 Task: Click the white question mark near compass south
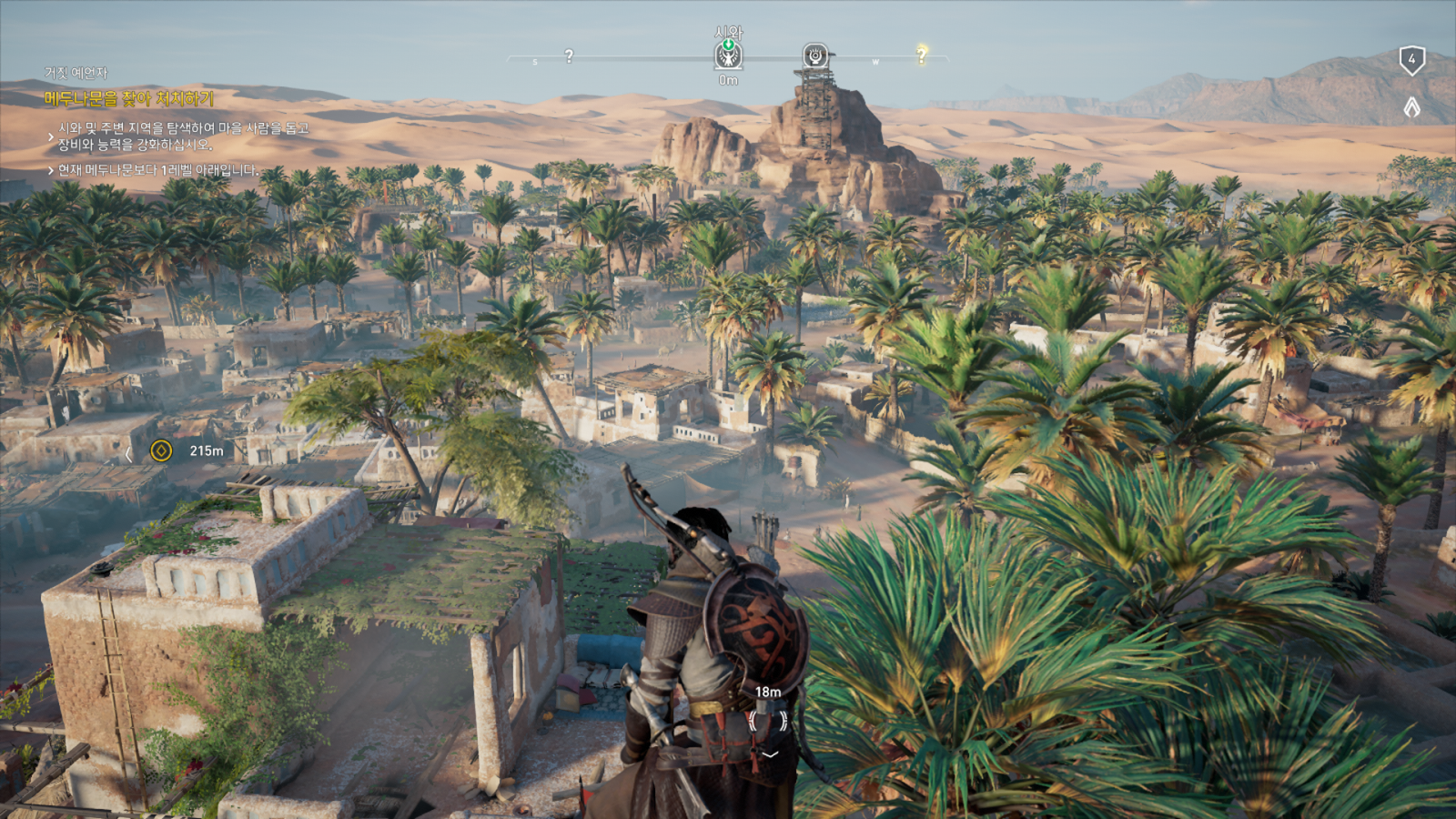click(x=569, y=56)
